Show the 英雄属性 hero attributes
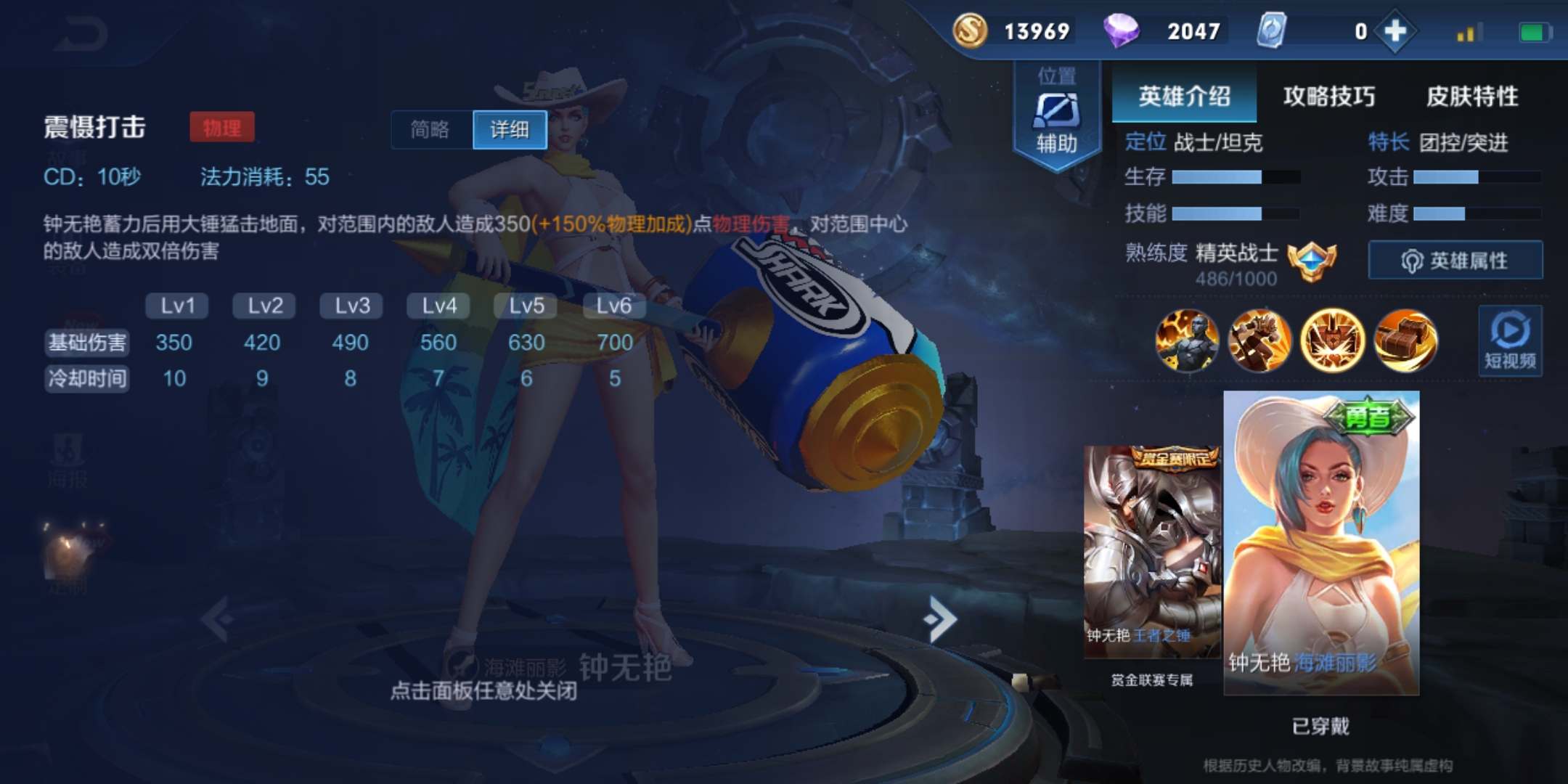This screenshot has height=784, width=1568. (1455, 261)
